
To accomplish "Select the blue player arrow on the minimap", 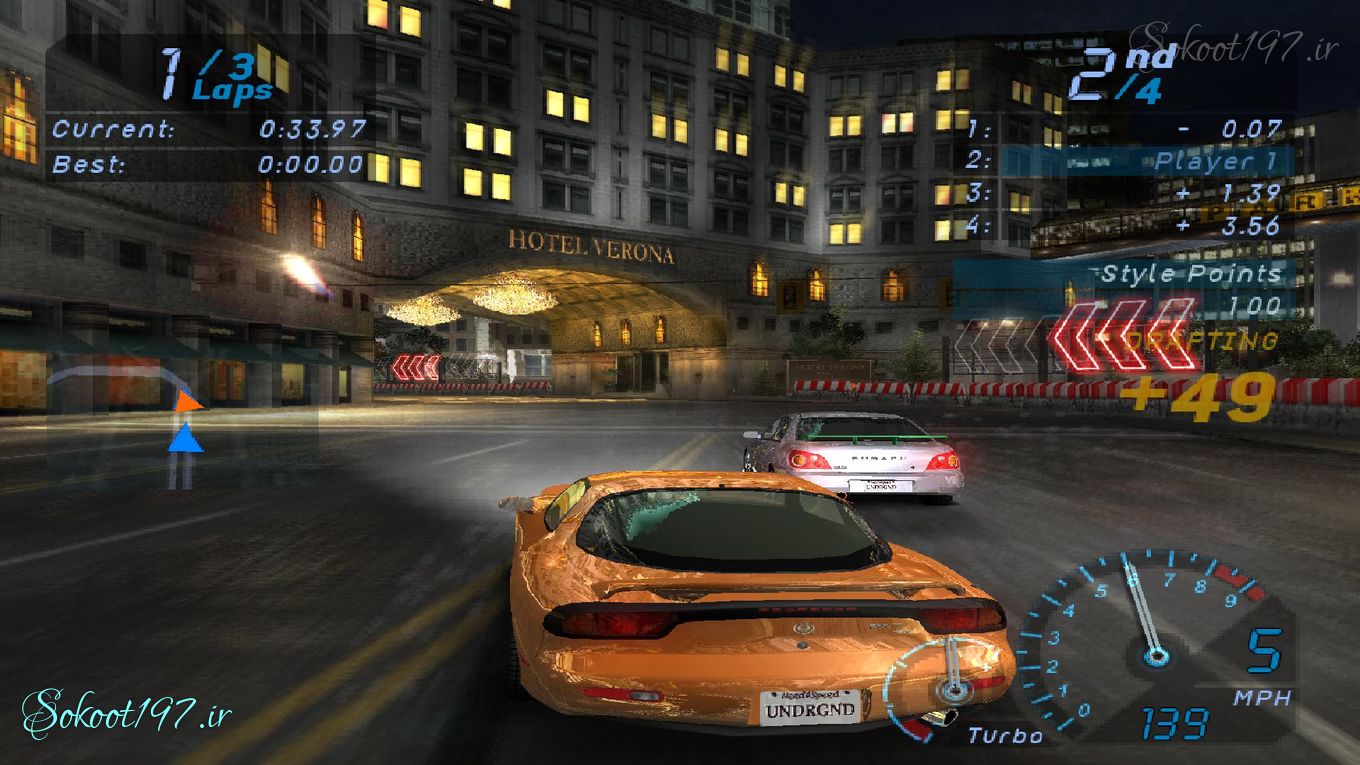I will point(185,438).
